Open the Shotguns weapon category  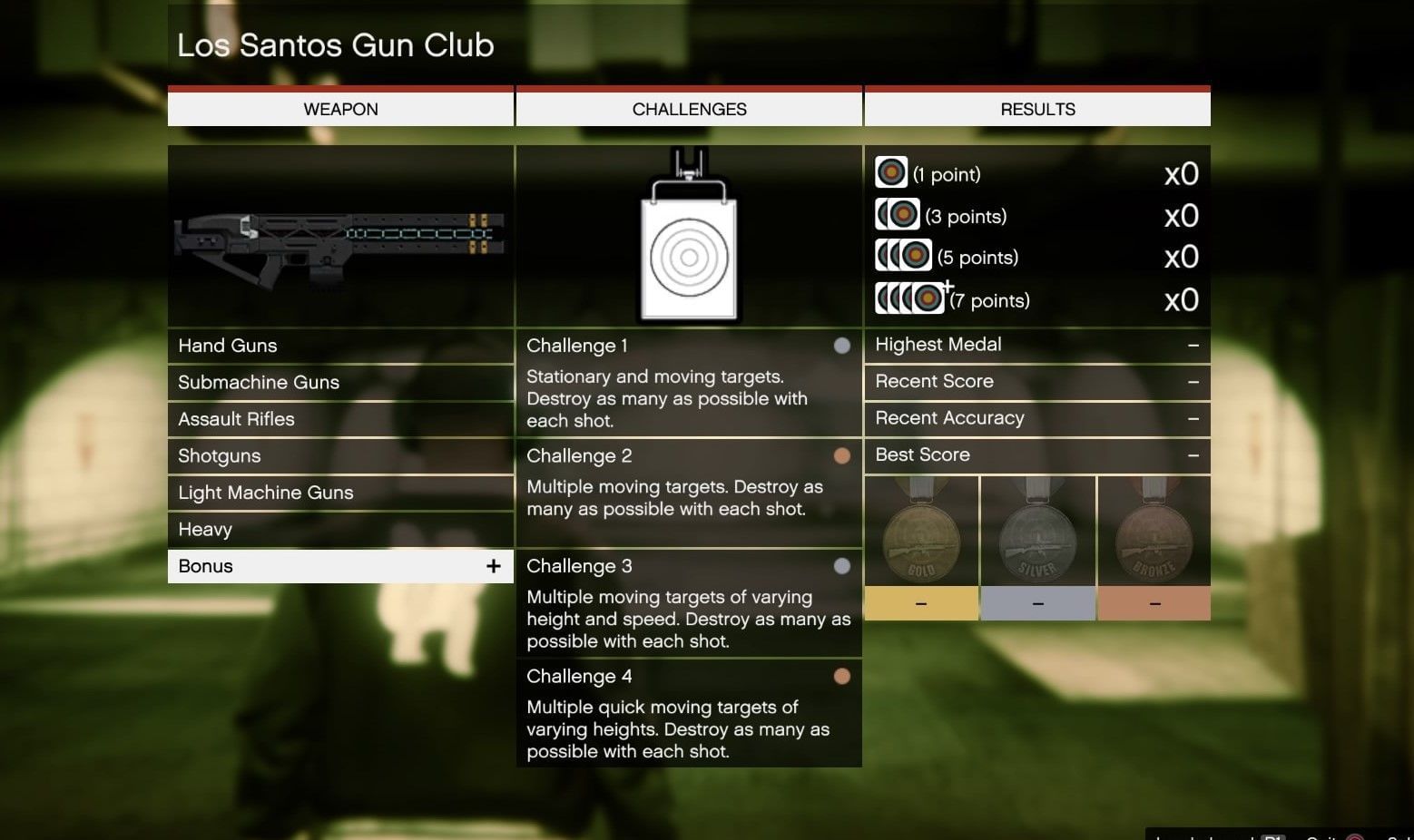(340, 455)
